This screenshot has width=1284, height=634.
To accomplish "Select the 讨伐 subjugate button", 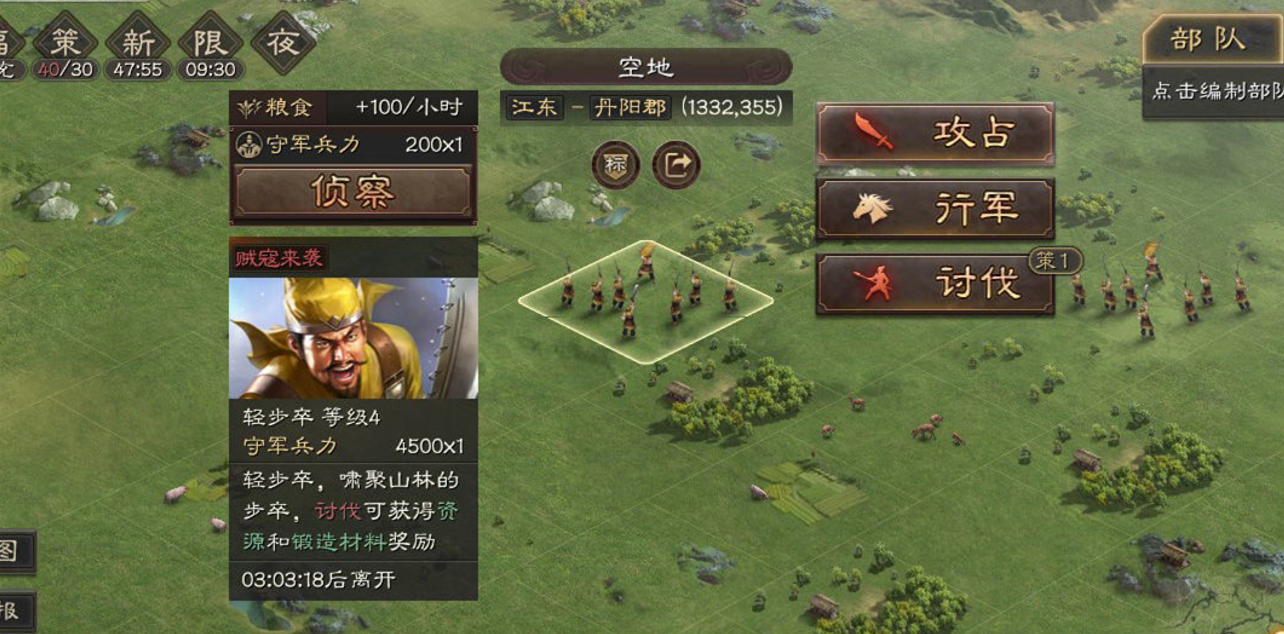I will pyautogui.click(x=935, y=284).
